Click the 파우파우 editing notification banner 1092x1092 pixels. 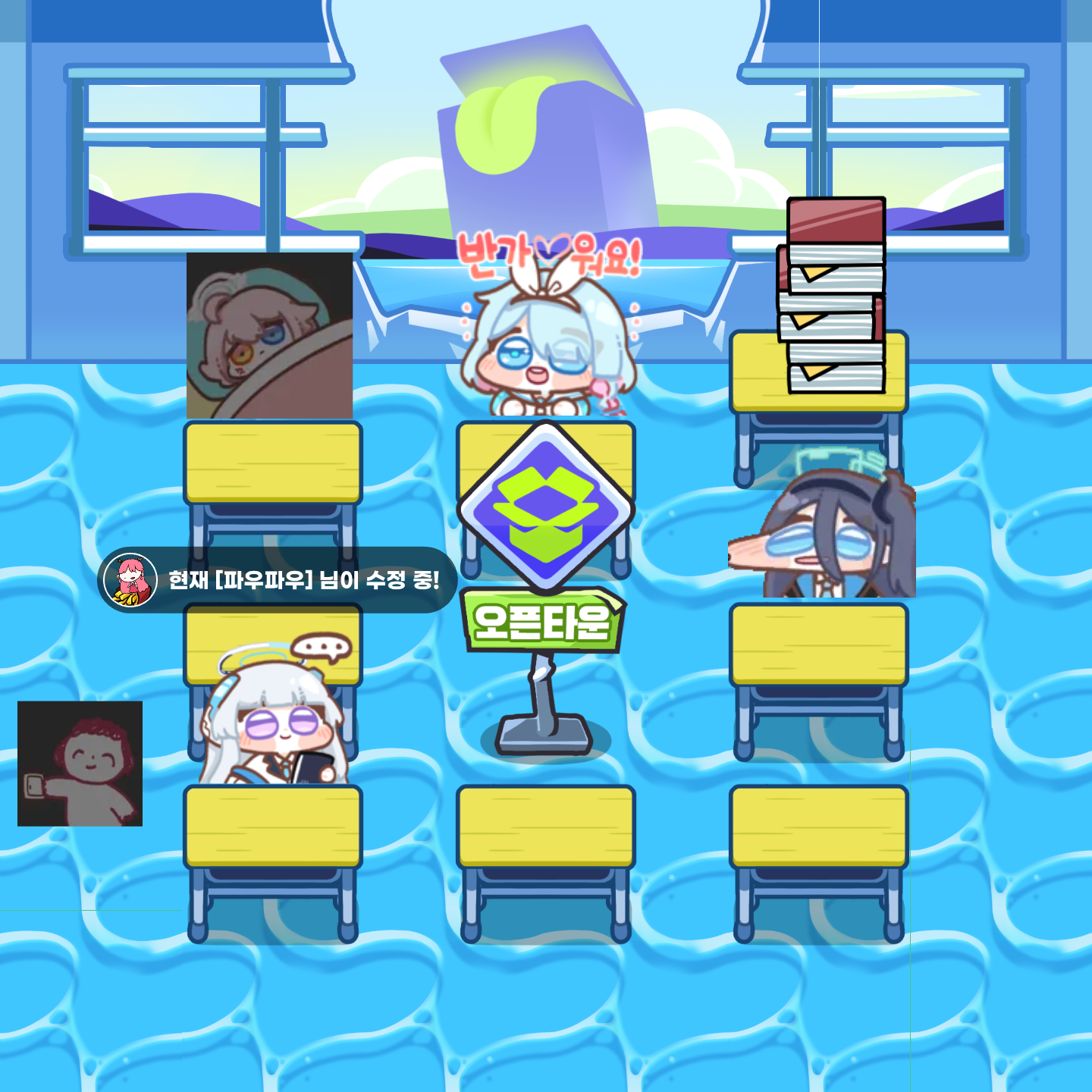click(303, 580)
